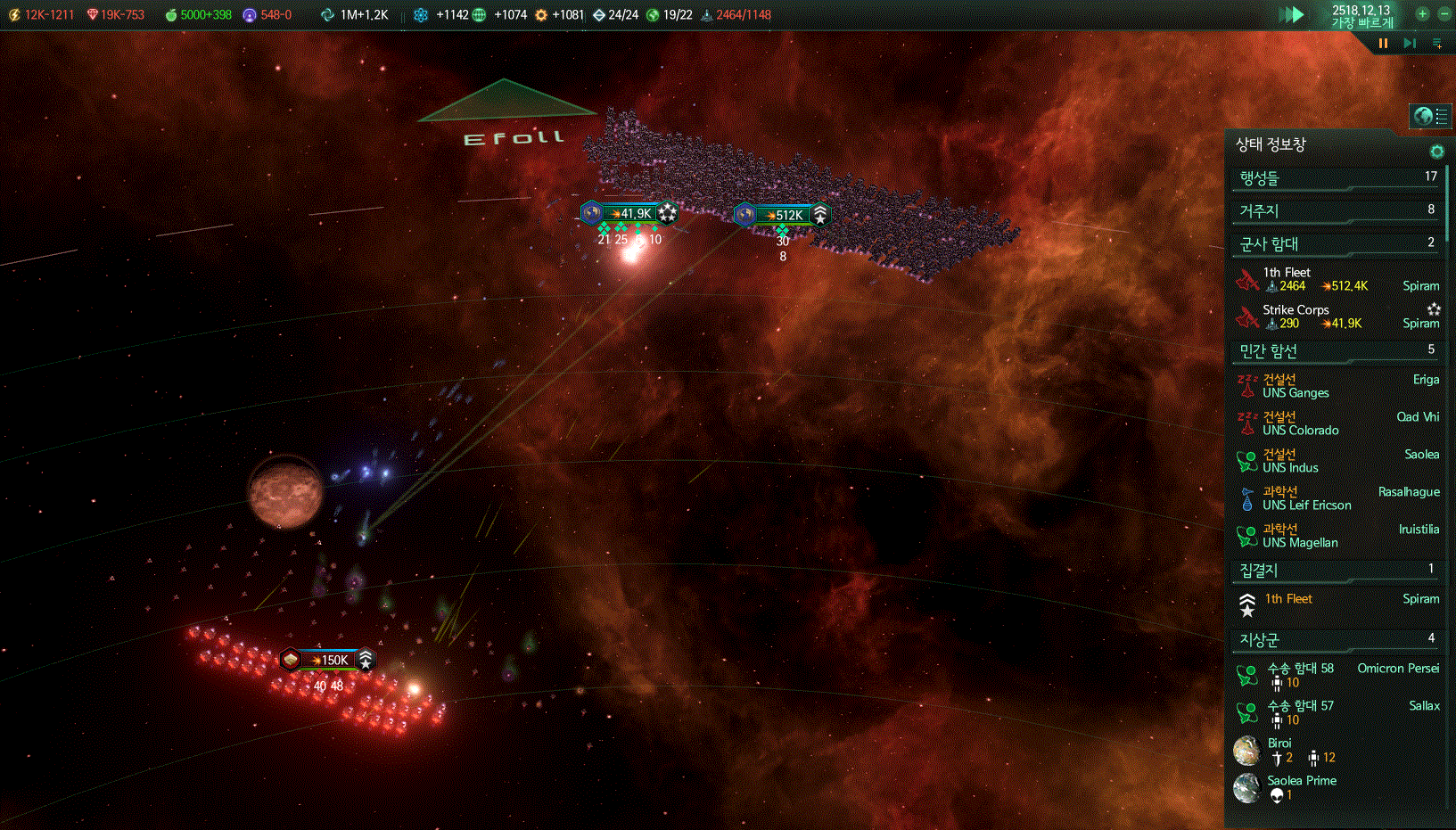Select the Strike Corps fleet row
The image size is (1456, 830).
tap(1336, 316)
